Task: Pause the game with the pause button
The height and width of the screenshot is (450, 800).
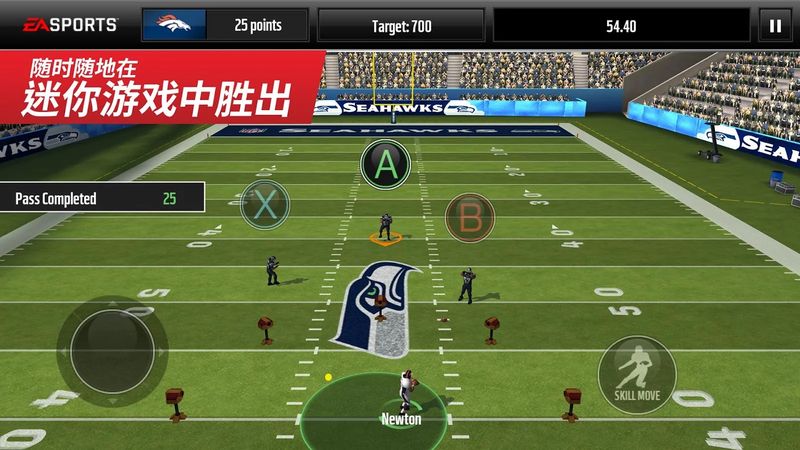Action: click(x=773, y=26)
